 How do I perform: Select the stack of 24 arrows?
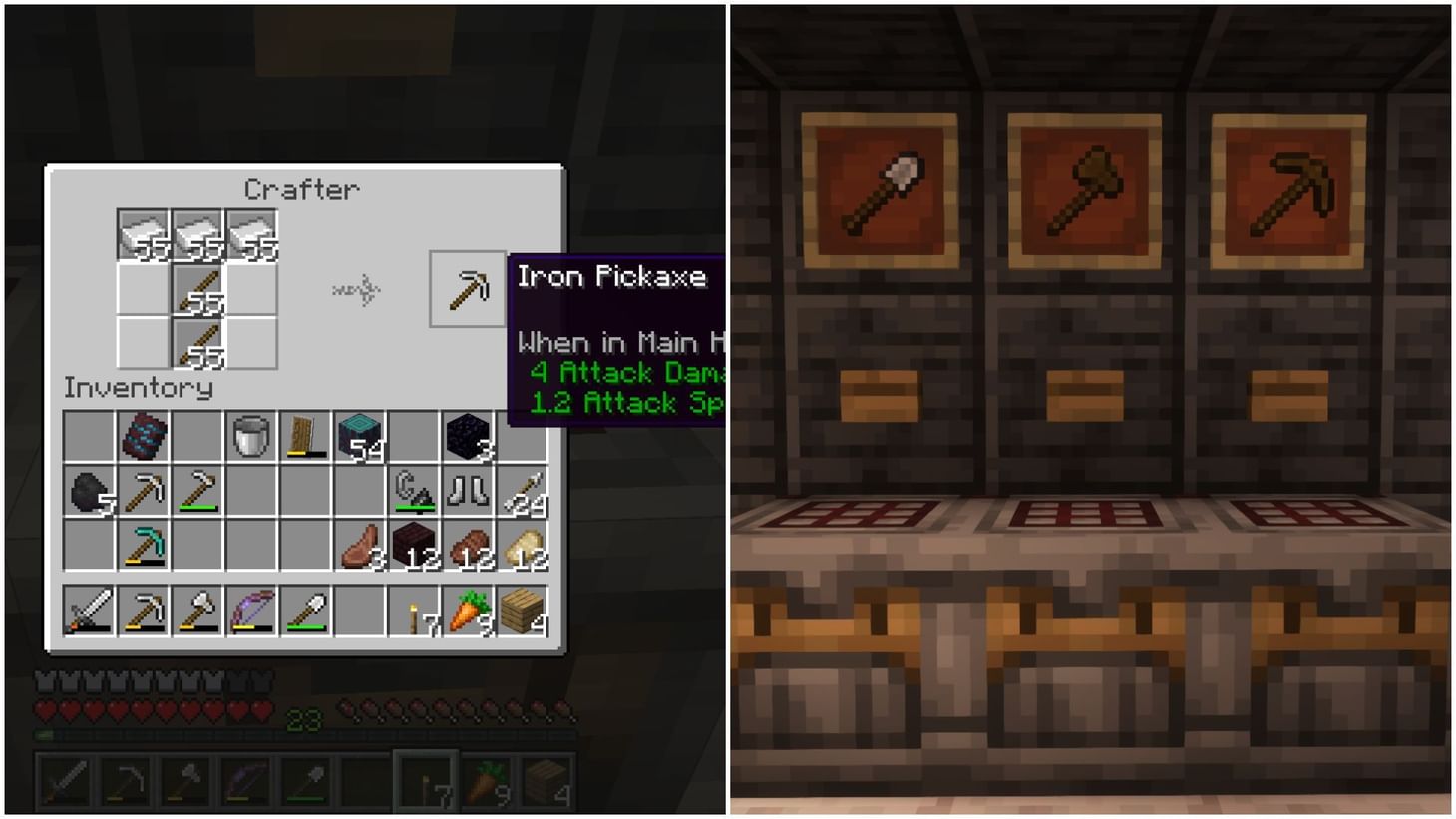[x=523, y=489]
